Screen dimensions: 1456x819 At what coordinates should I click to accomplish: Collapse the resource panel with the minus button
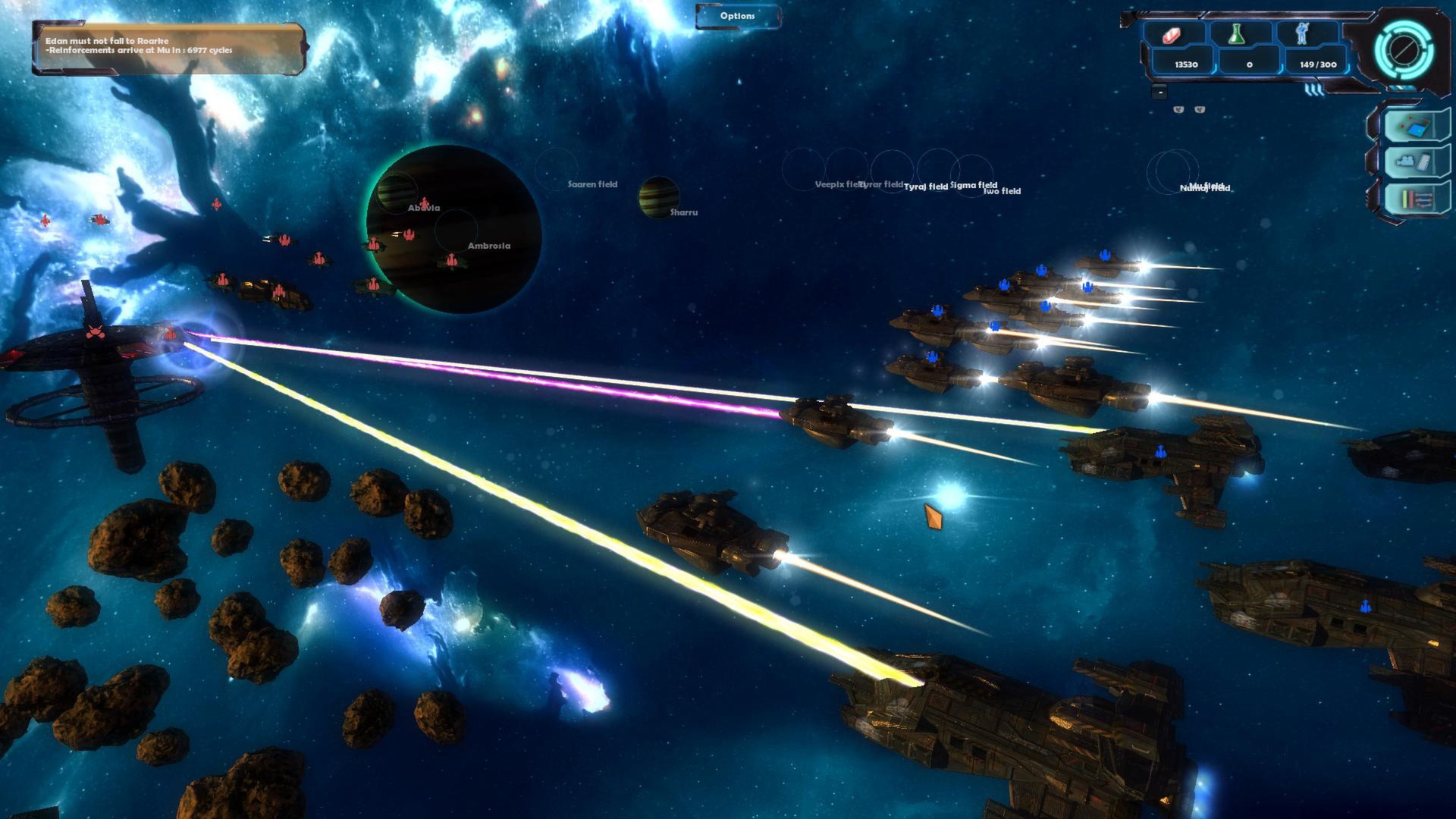click(1159, 93)
